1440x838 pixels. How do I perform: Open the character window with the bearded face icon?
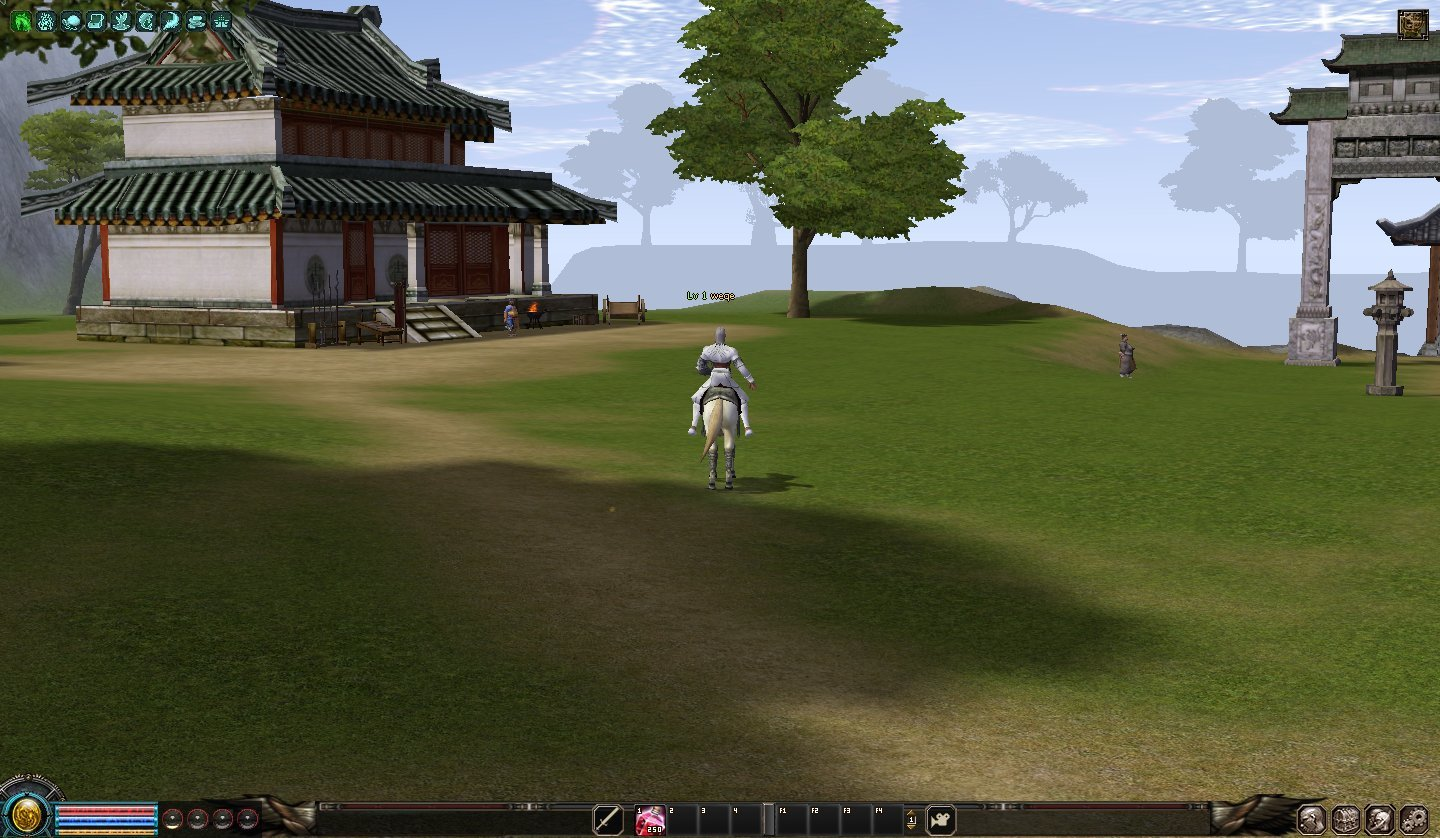tap(1311, 819)
